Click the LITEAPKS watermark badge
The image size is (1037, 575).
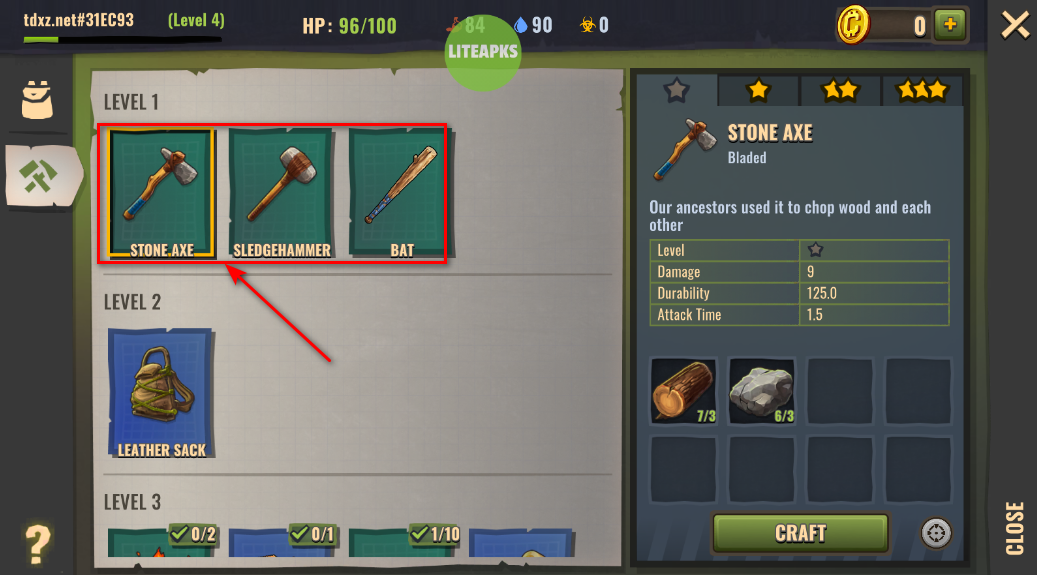(483, 50)
